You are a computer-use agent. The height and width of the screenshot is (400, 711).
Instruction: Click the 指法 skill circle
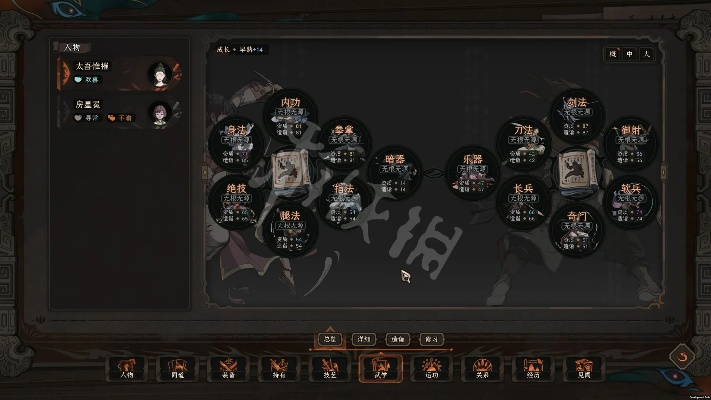[344, 197]
